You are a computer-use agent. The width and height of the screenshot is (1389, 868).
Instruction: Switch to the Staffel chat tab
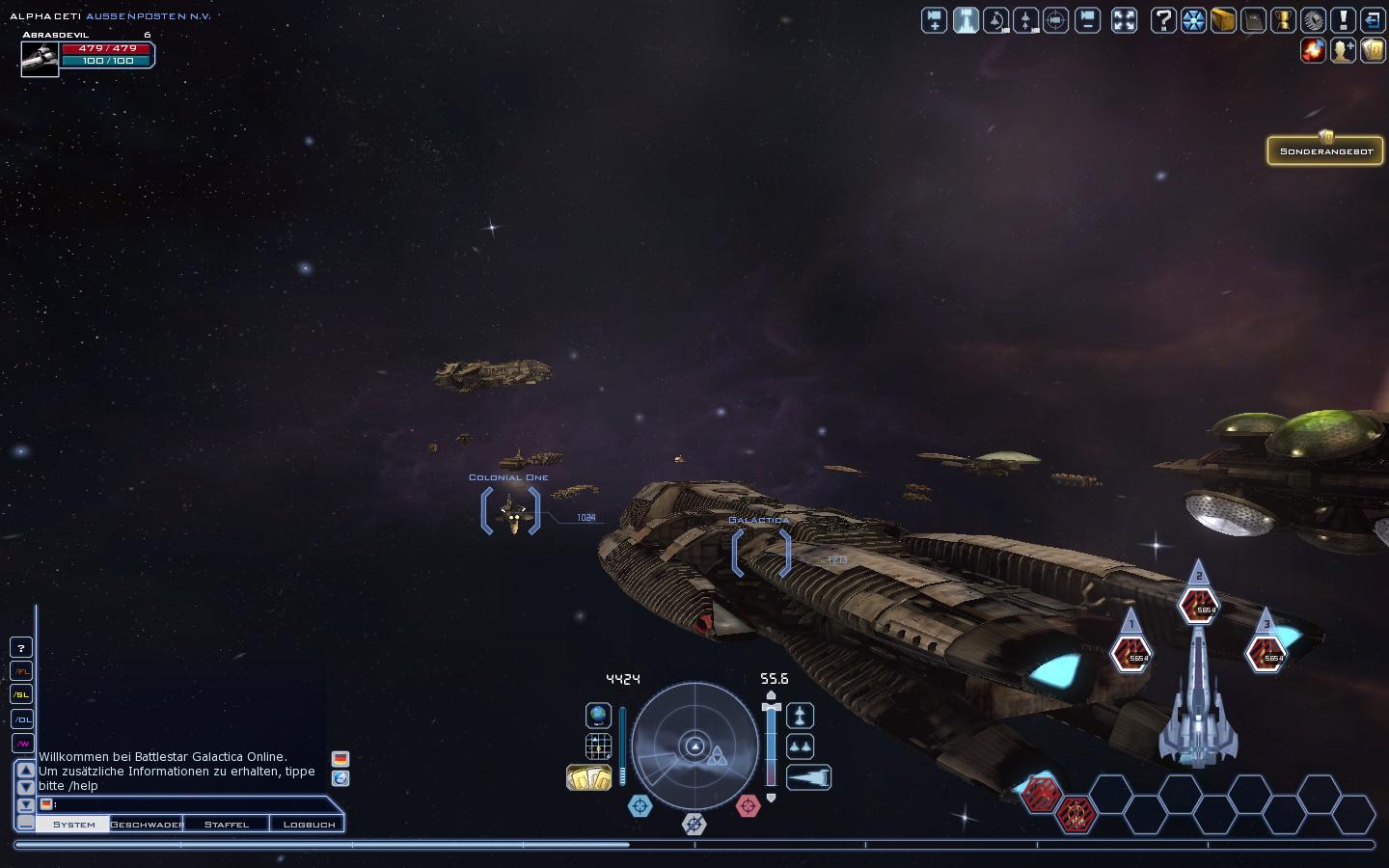pyautogui.click(x=226, y=824)
